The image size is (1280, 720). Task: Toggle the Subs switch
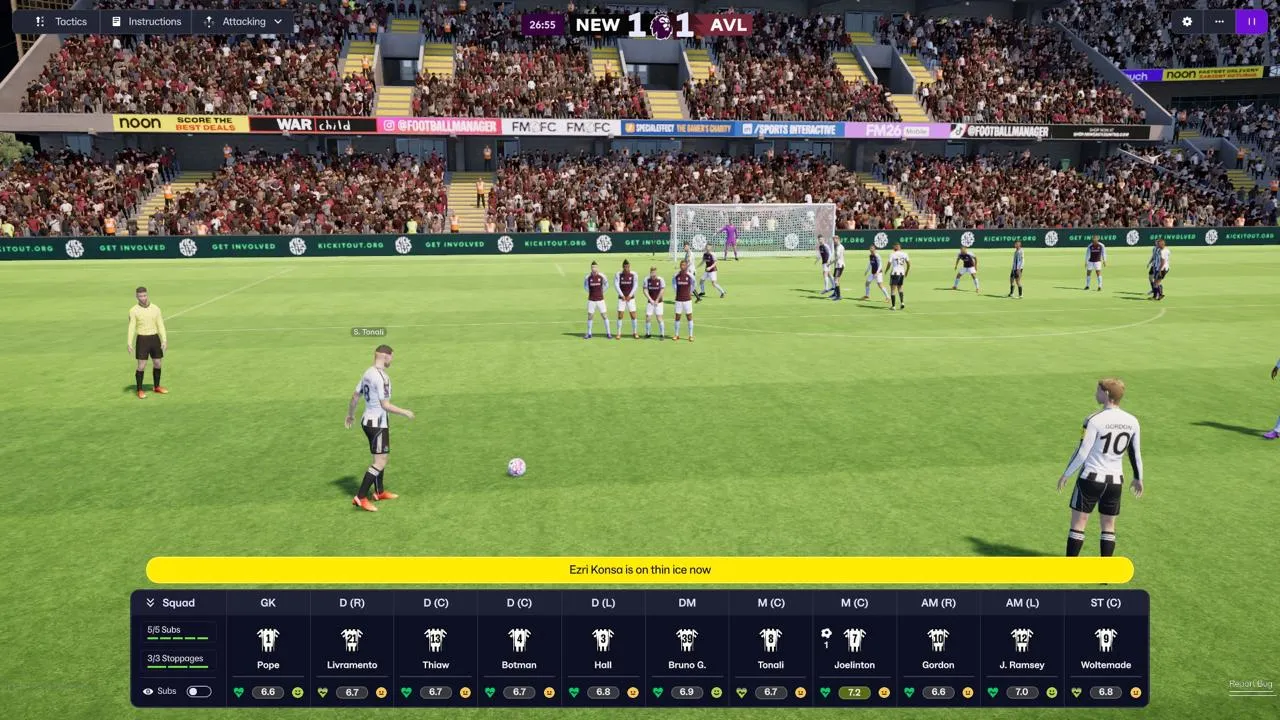click(199, 691)
